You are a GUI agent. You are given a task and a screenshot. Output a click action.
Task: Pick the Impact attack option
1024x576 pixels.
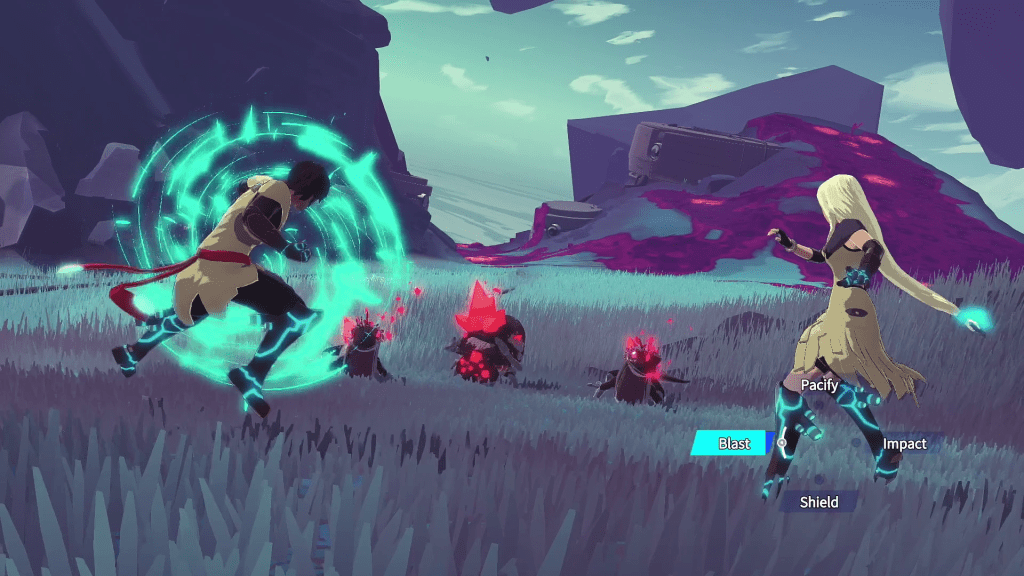(x=904, y=444)
